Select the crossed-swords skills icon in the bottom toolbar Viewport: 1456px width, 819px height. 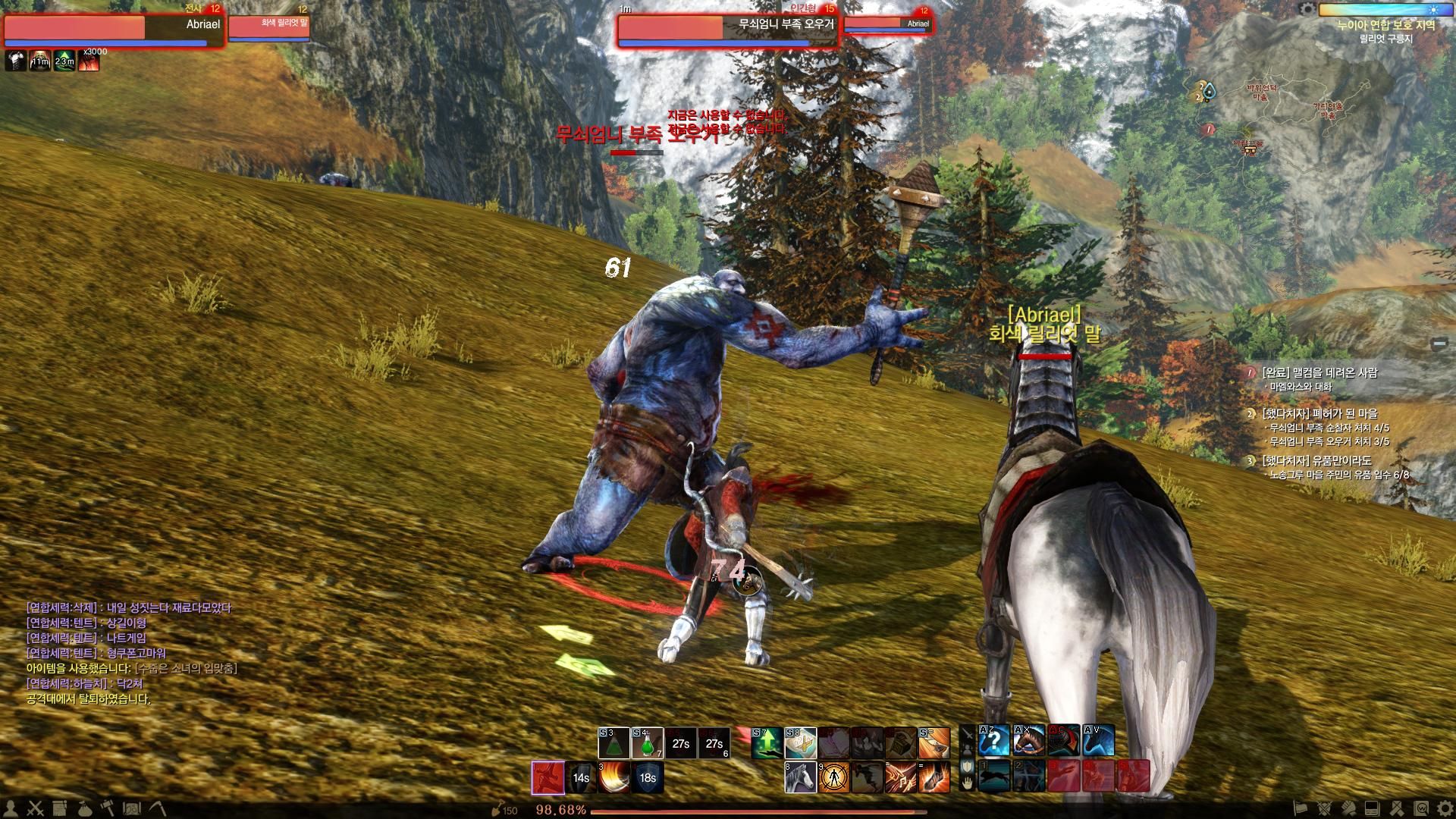[x=35, y=807]
